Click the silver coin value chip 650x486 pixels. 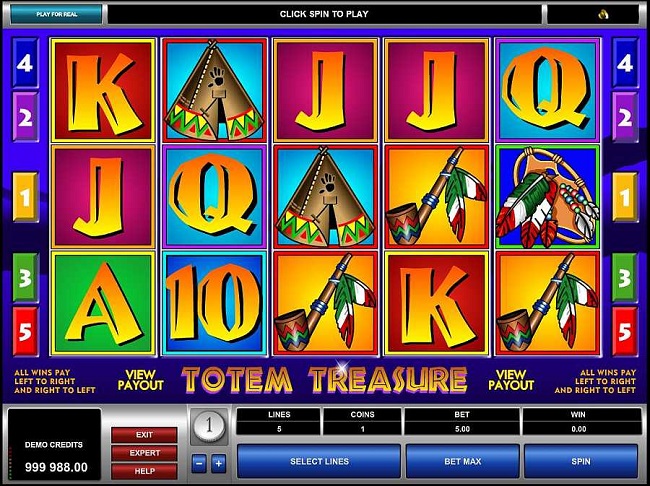tap(209, 426)
